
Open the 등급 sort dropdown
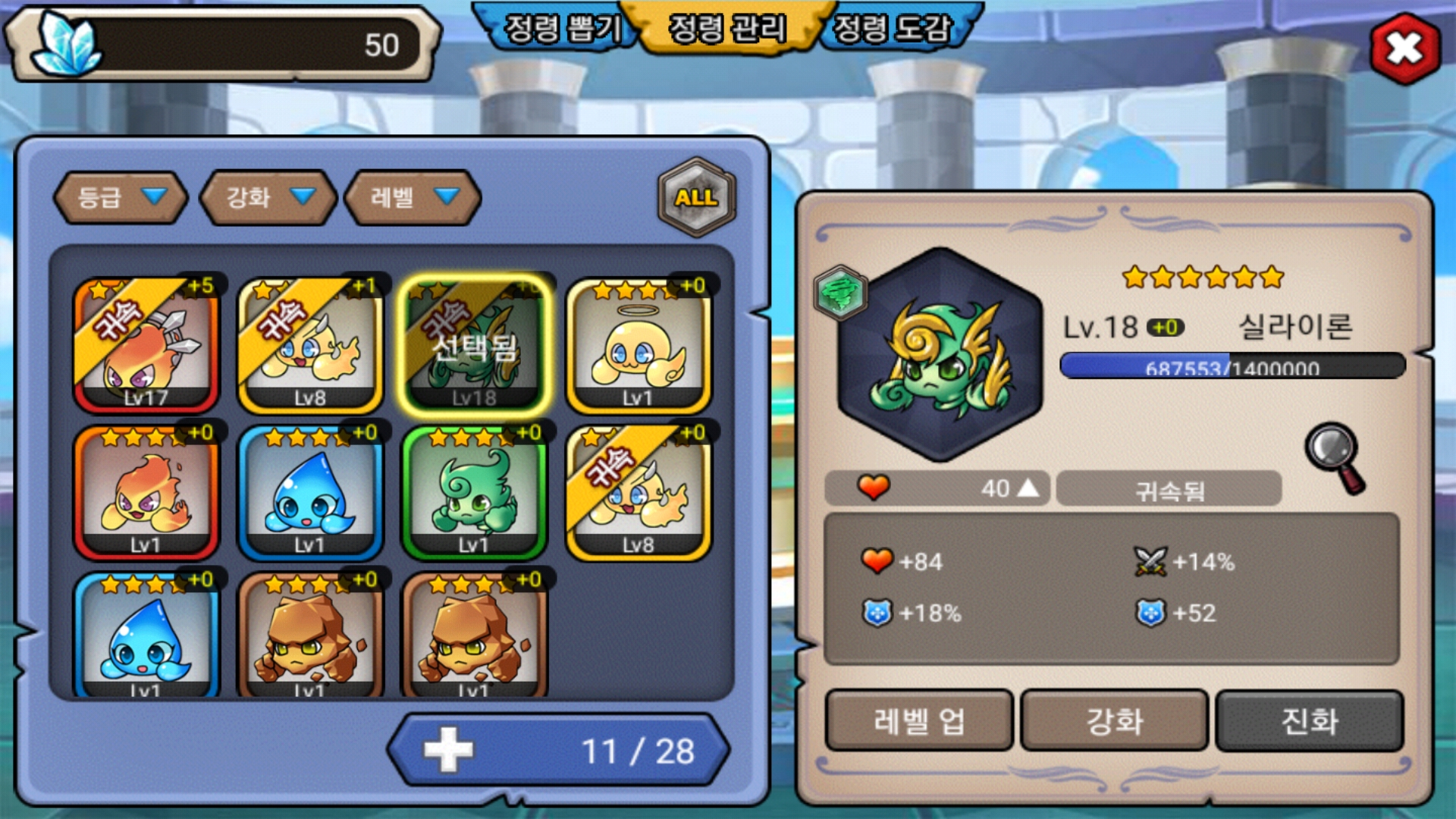tap(121, 197)
